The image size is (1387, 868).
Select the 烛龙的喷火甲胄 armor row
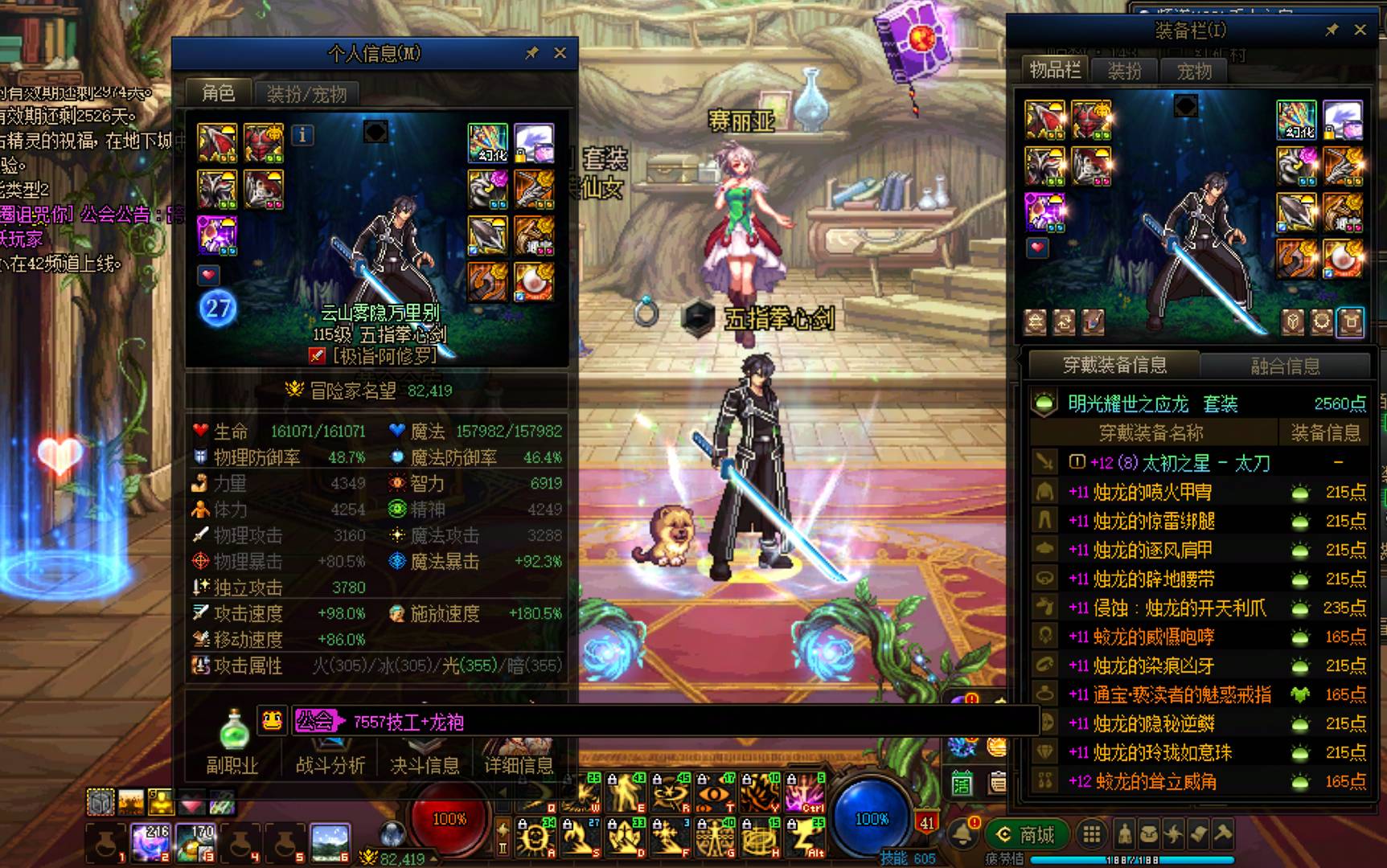coord(1152,492)
